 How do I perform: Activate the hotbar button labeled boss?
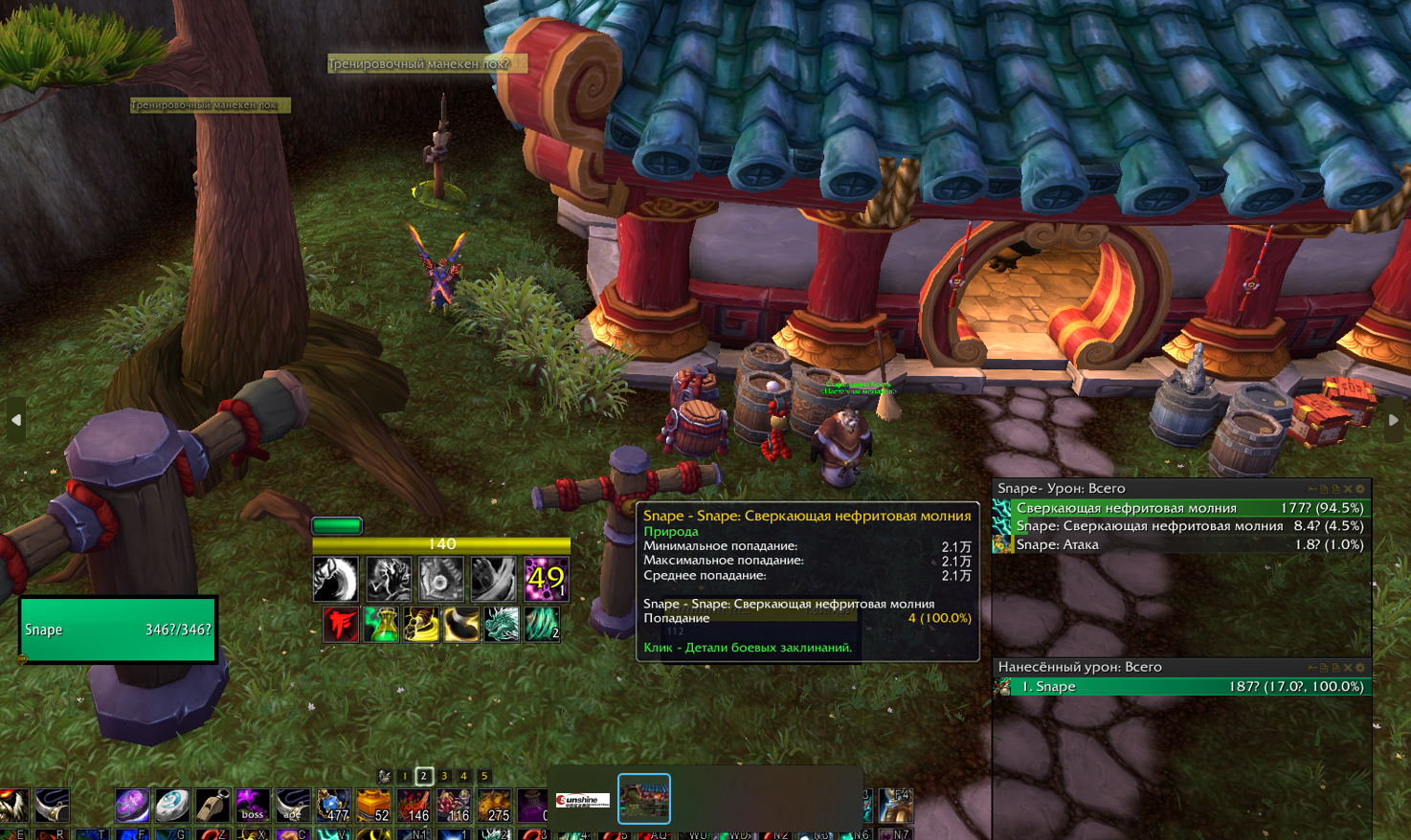pyautogui.click(x=252, y=806)
